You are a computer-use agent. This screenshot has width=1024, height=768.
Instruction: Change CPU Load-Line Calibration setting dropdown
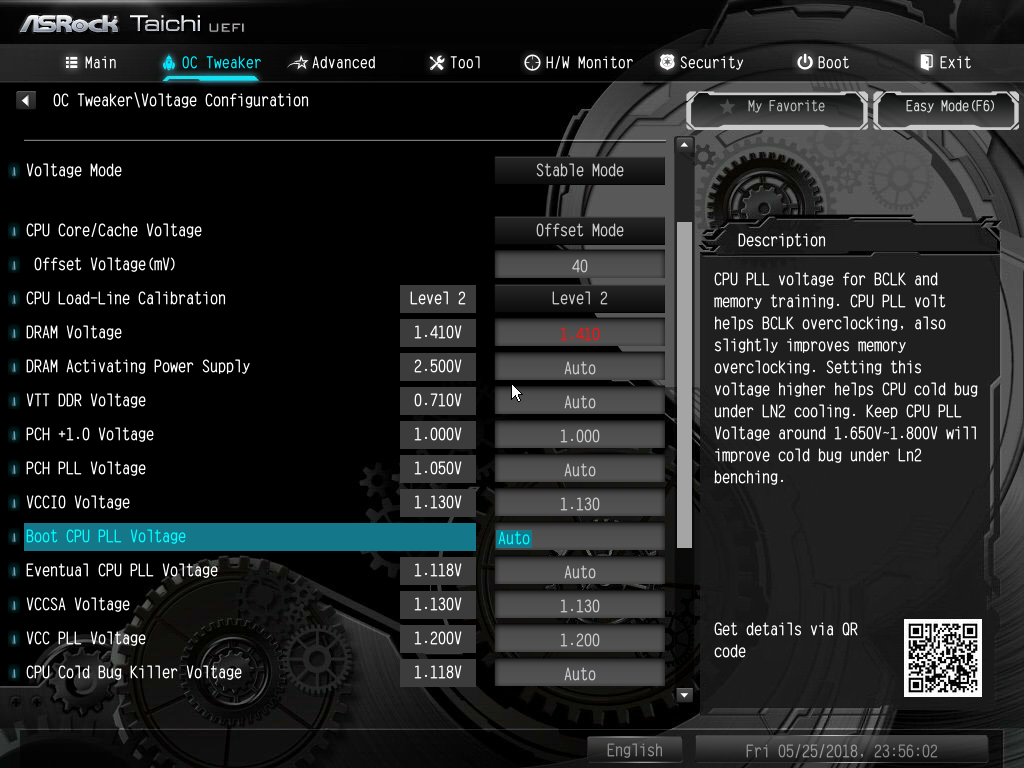pos(579,299)
